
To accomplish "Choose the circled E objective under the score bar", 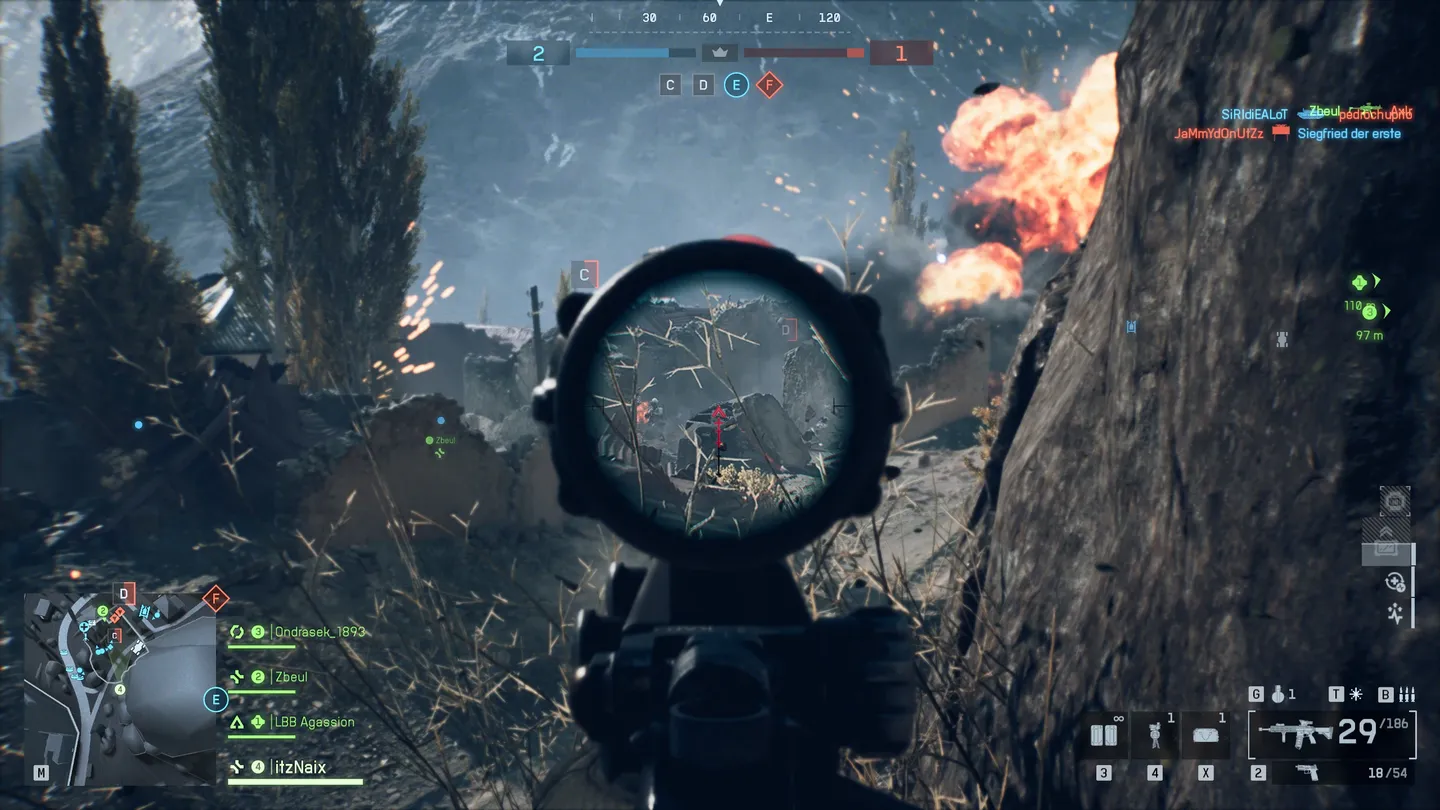I will pyautogui.click(x=736, y=85).
